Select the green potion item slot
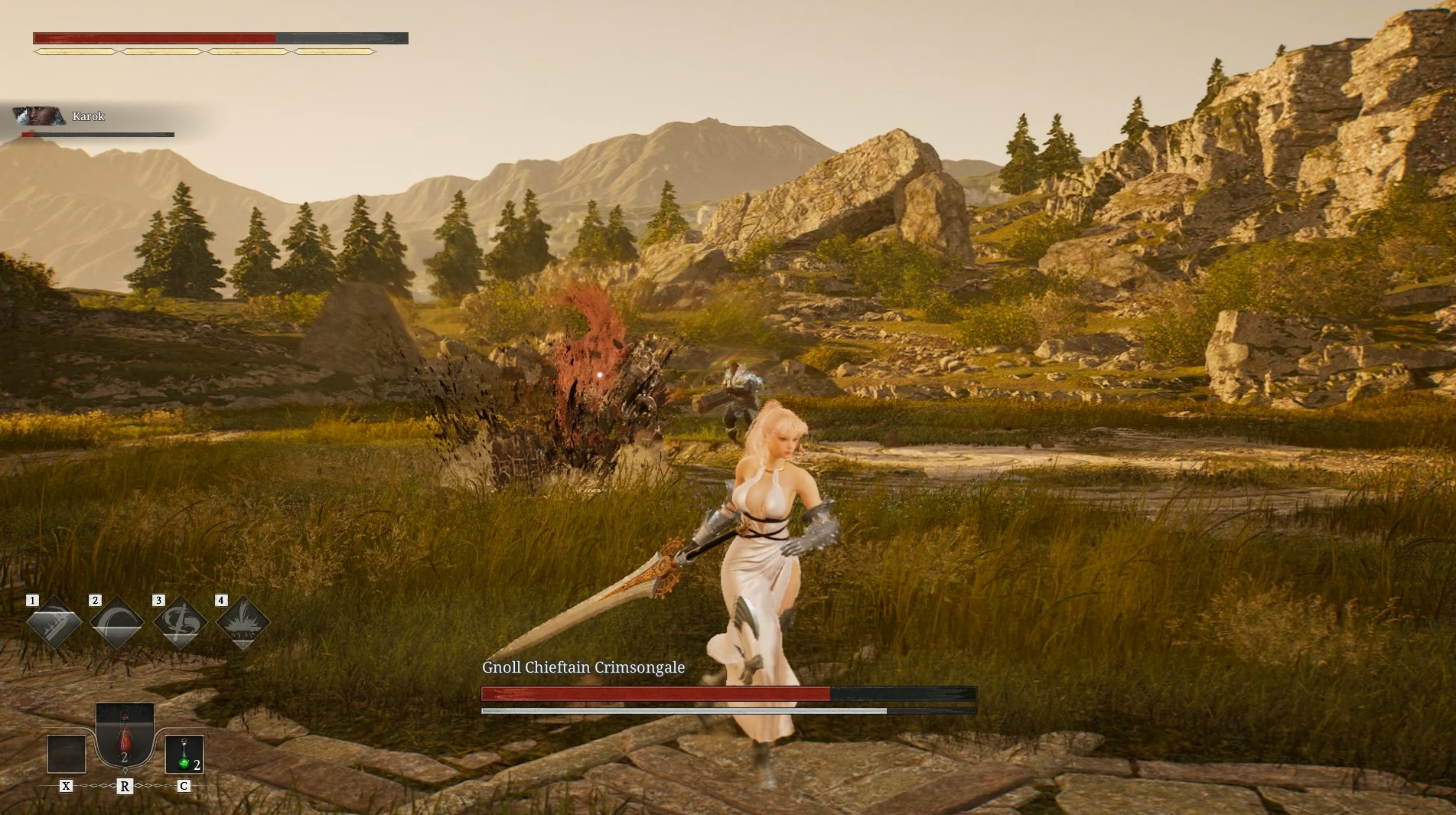This screenshot has height=815, width=1456. (184, 754)
